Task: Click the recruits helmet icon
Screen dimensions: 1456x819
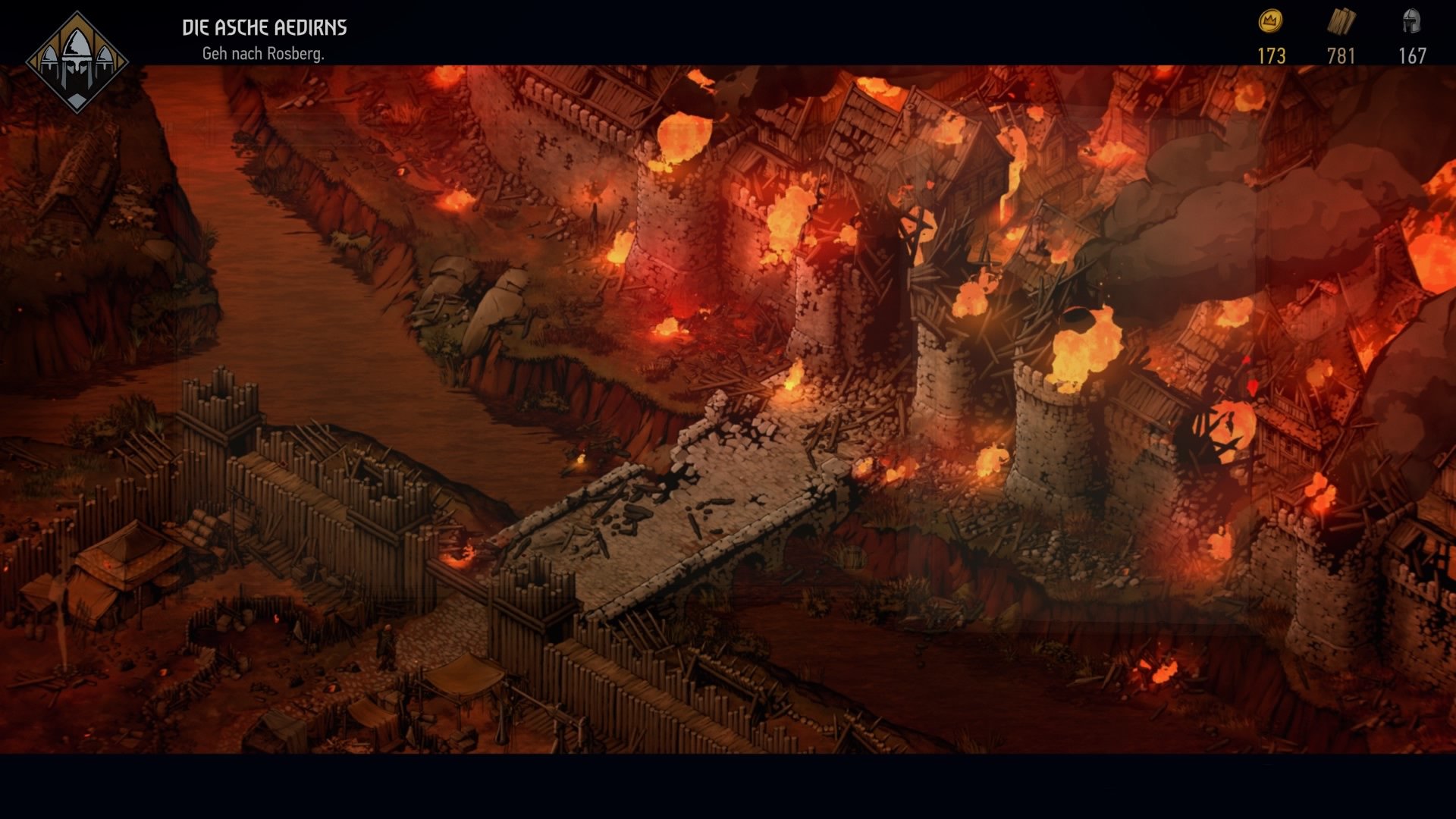Action: pyautogui.click(x=1412, y=20)
